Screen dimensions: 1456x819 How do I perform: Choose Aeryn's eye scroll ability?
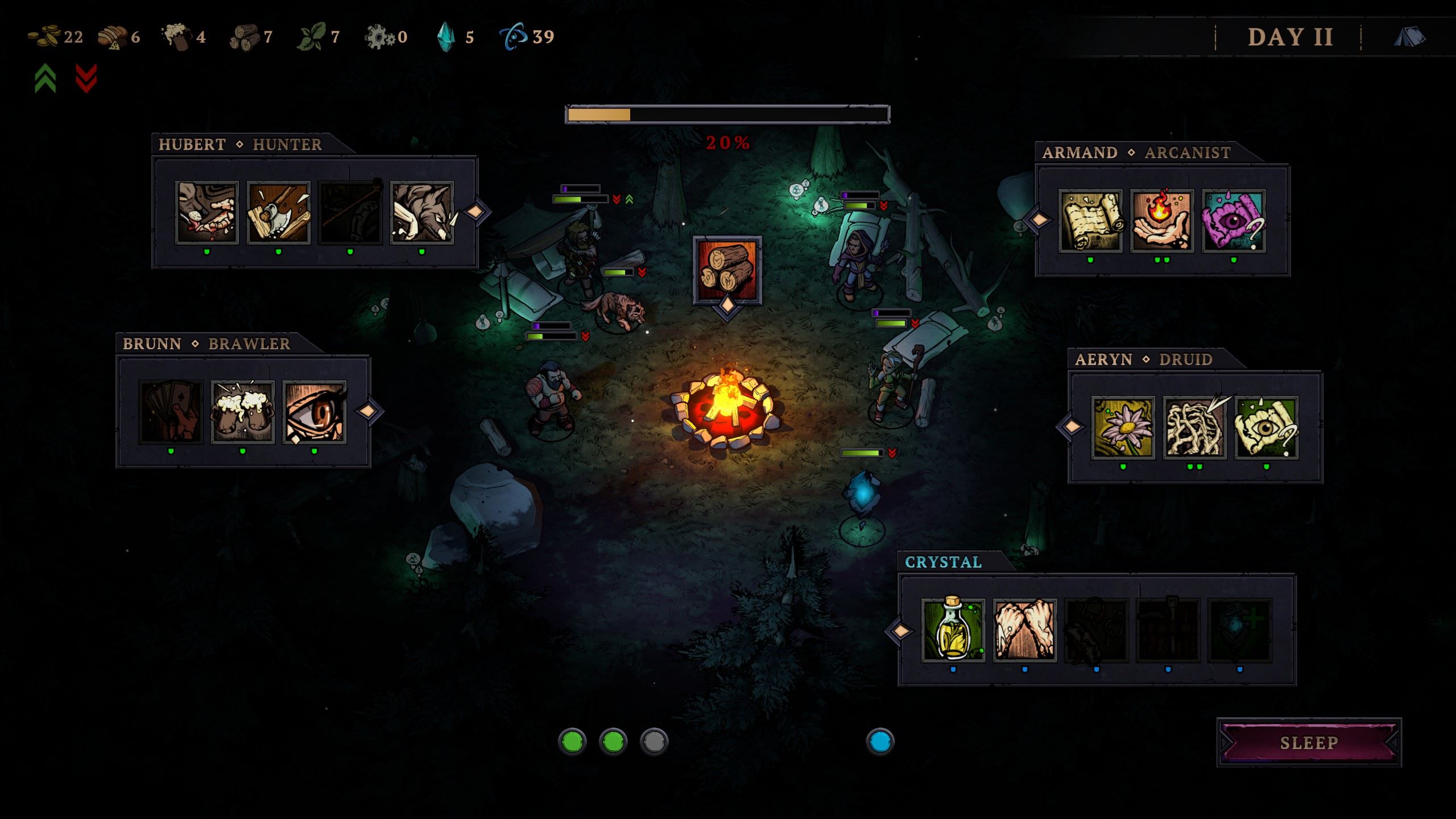(1267, 428)
